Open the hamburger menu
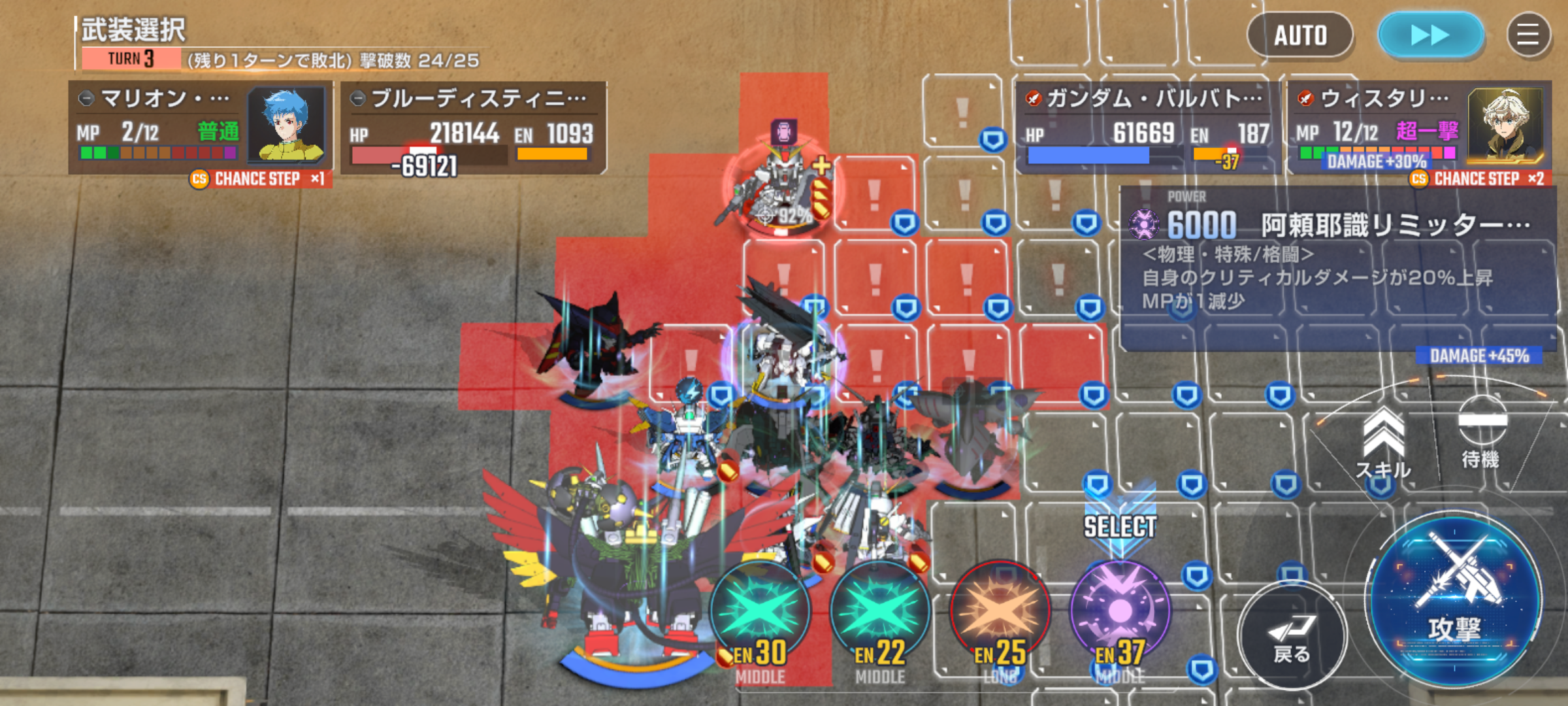 coord(1528,35)
